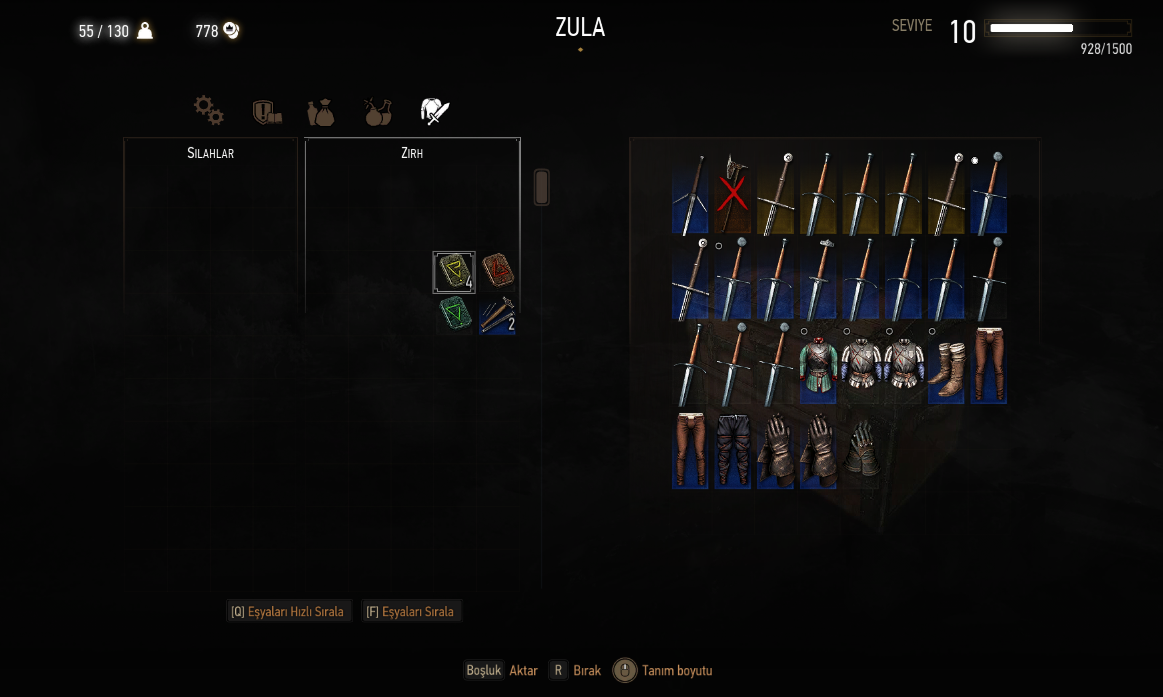Show the pouch and bottle items tab

click(x=321, y=111)
